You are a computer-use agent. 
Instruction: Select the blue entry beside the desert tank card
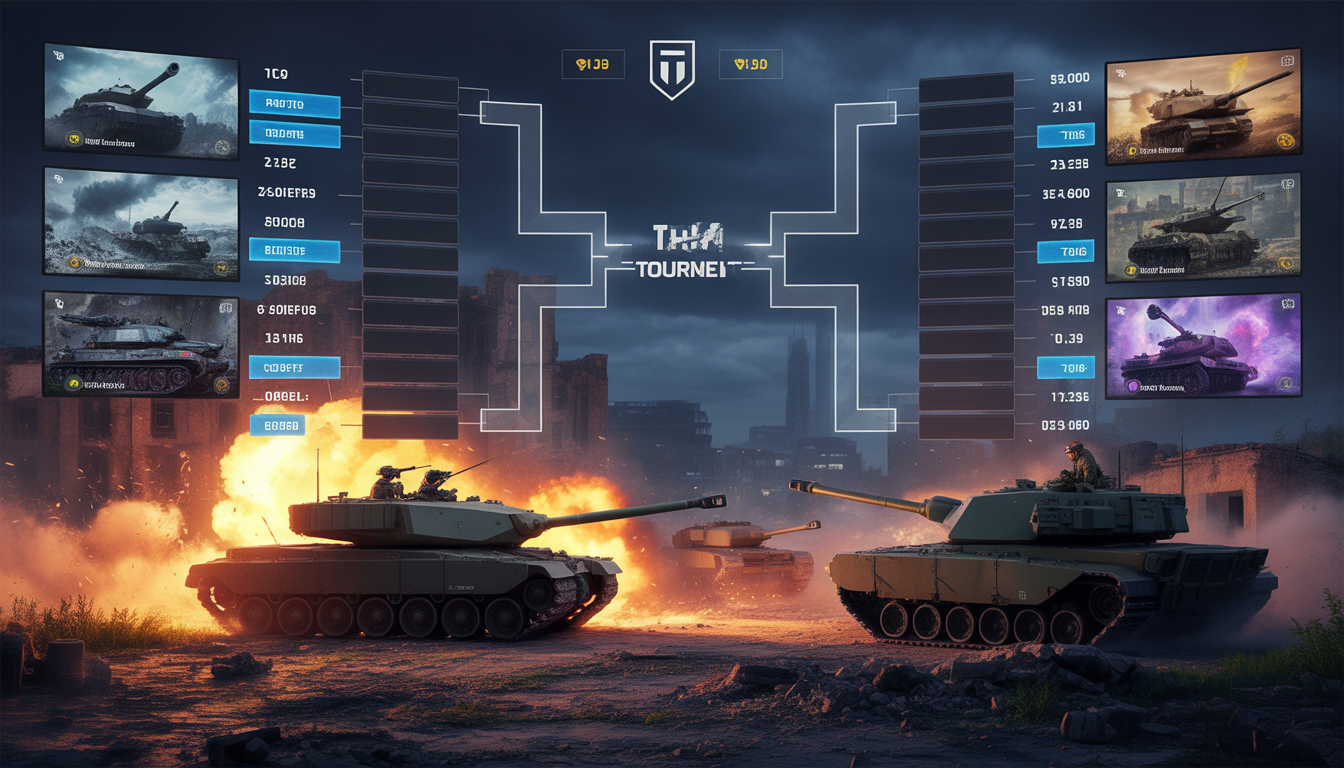tap(1066, 136)
